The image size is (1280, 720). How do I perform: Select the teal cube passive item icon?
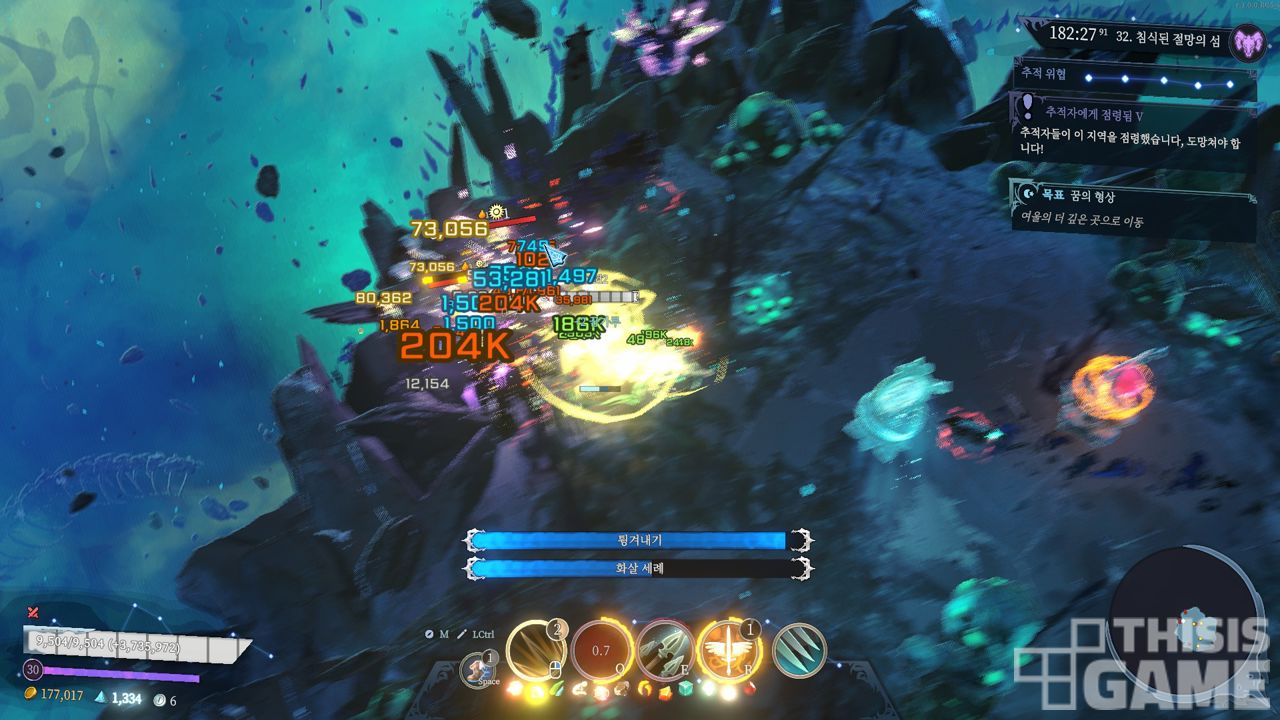(x=686, y=689)
